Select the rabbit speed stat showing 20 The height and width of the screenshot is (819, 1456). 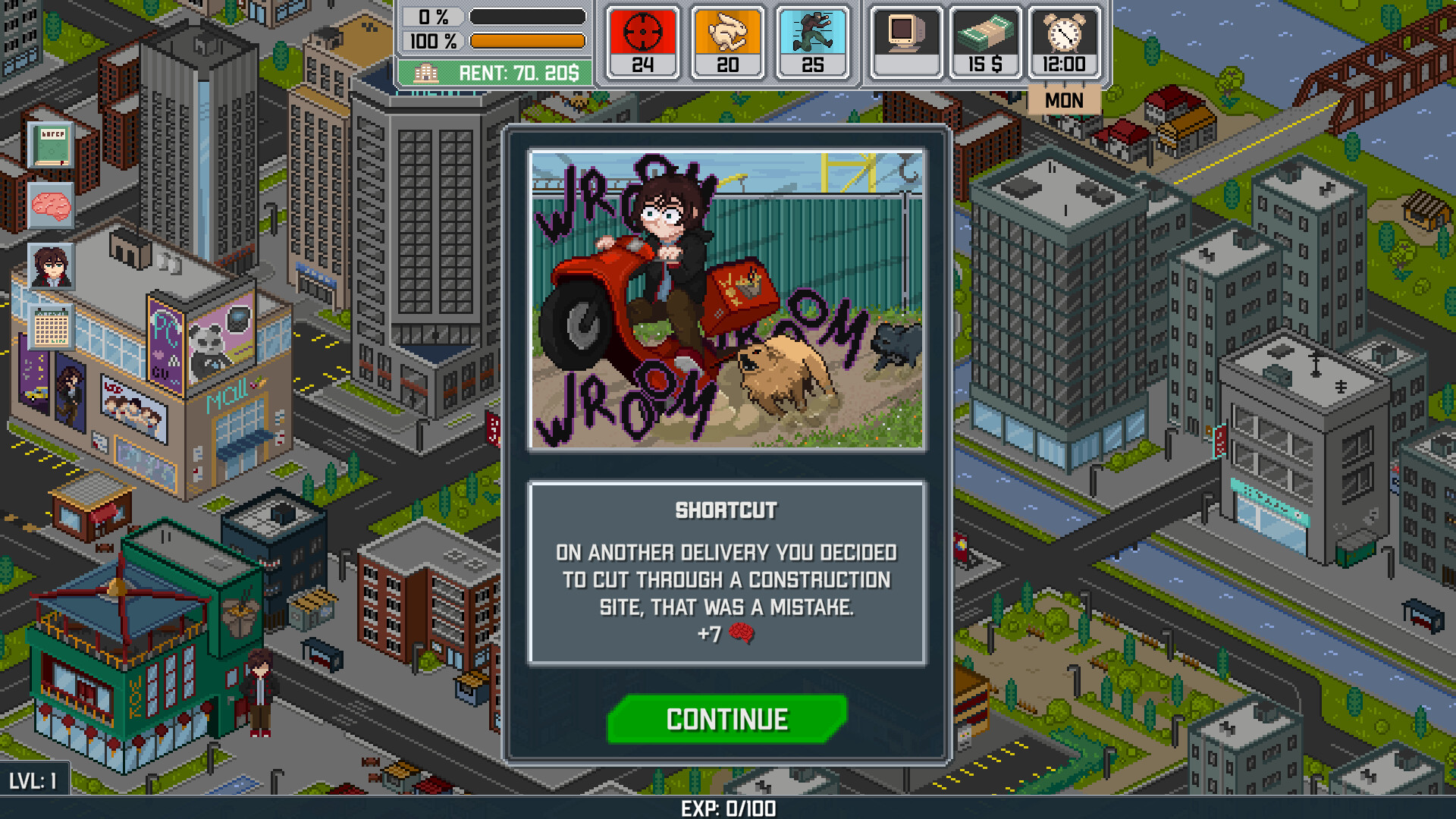point(727,39)
